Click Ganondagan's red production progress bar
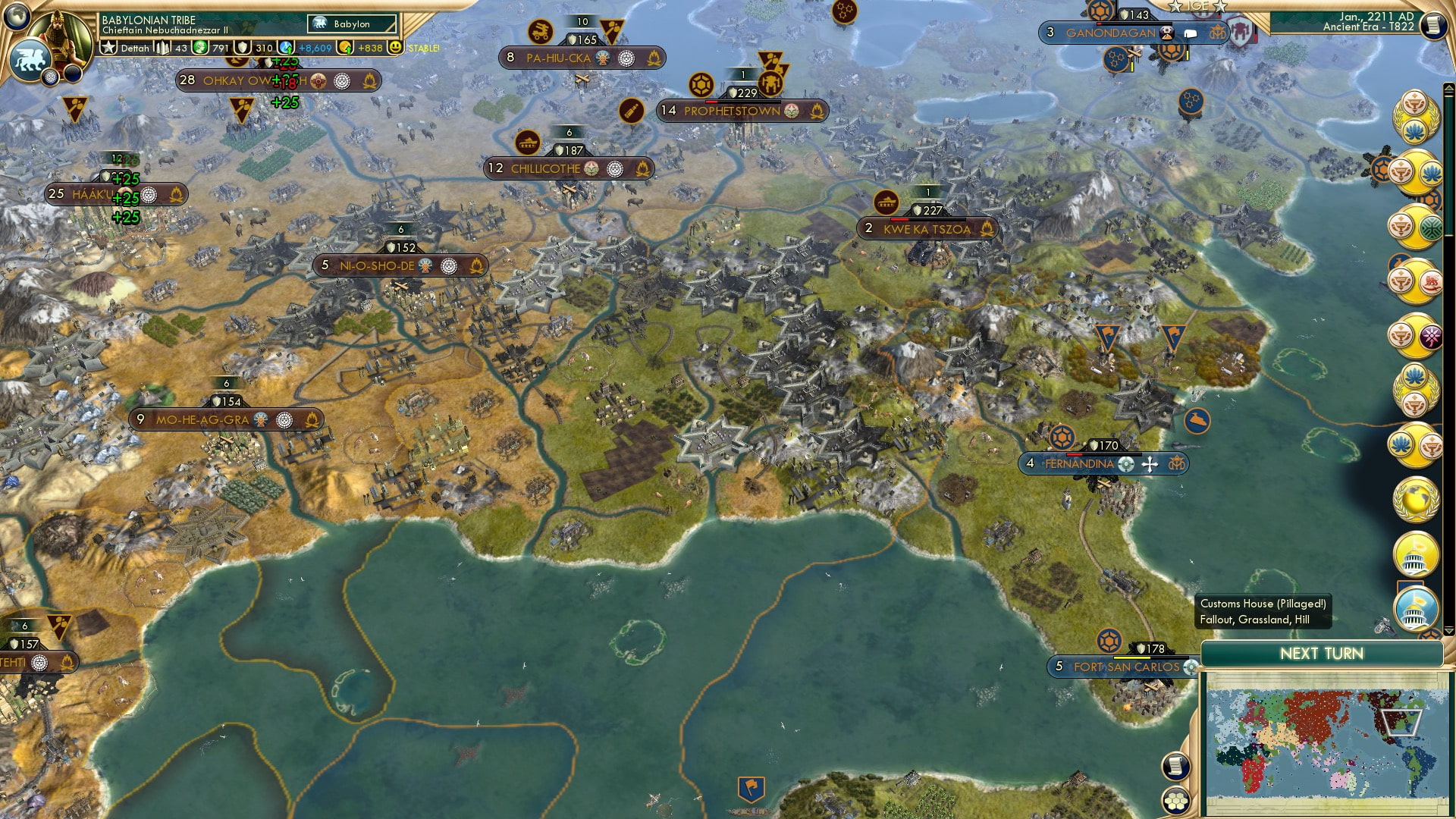Viewport: 1456px width, 819px height. click(x=1099, y=24)
